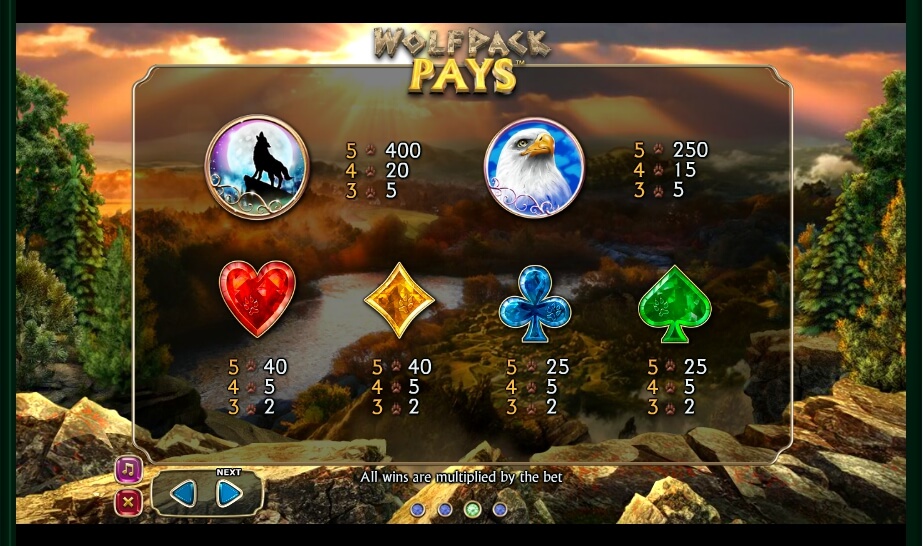Close the paytable with the red X
Viewport: 923px width, 546px height.
coord(129,502)
